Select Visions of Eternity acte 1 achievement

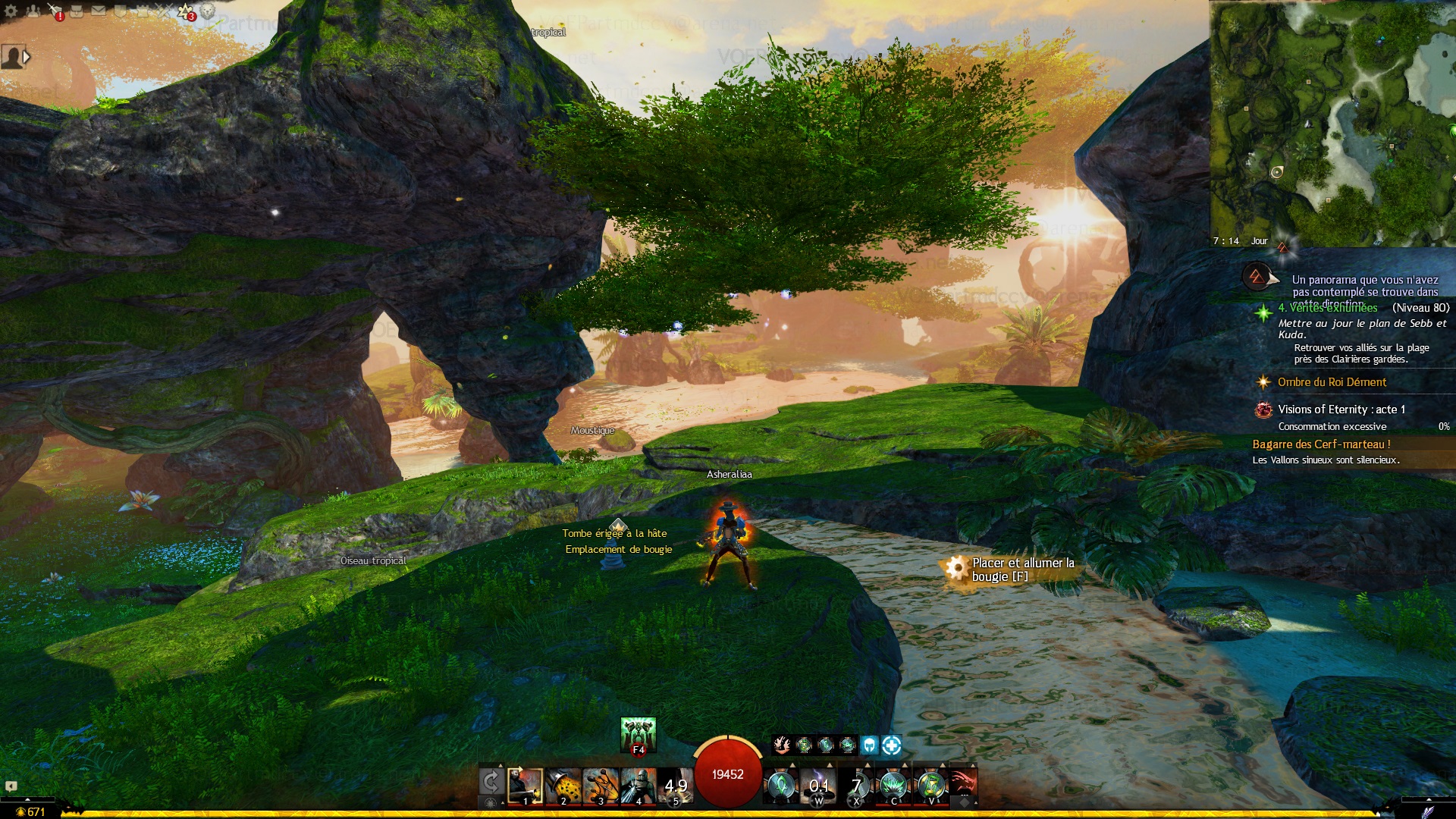pyautogui.click(x=1341, y=409)
